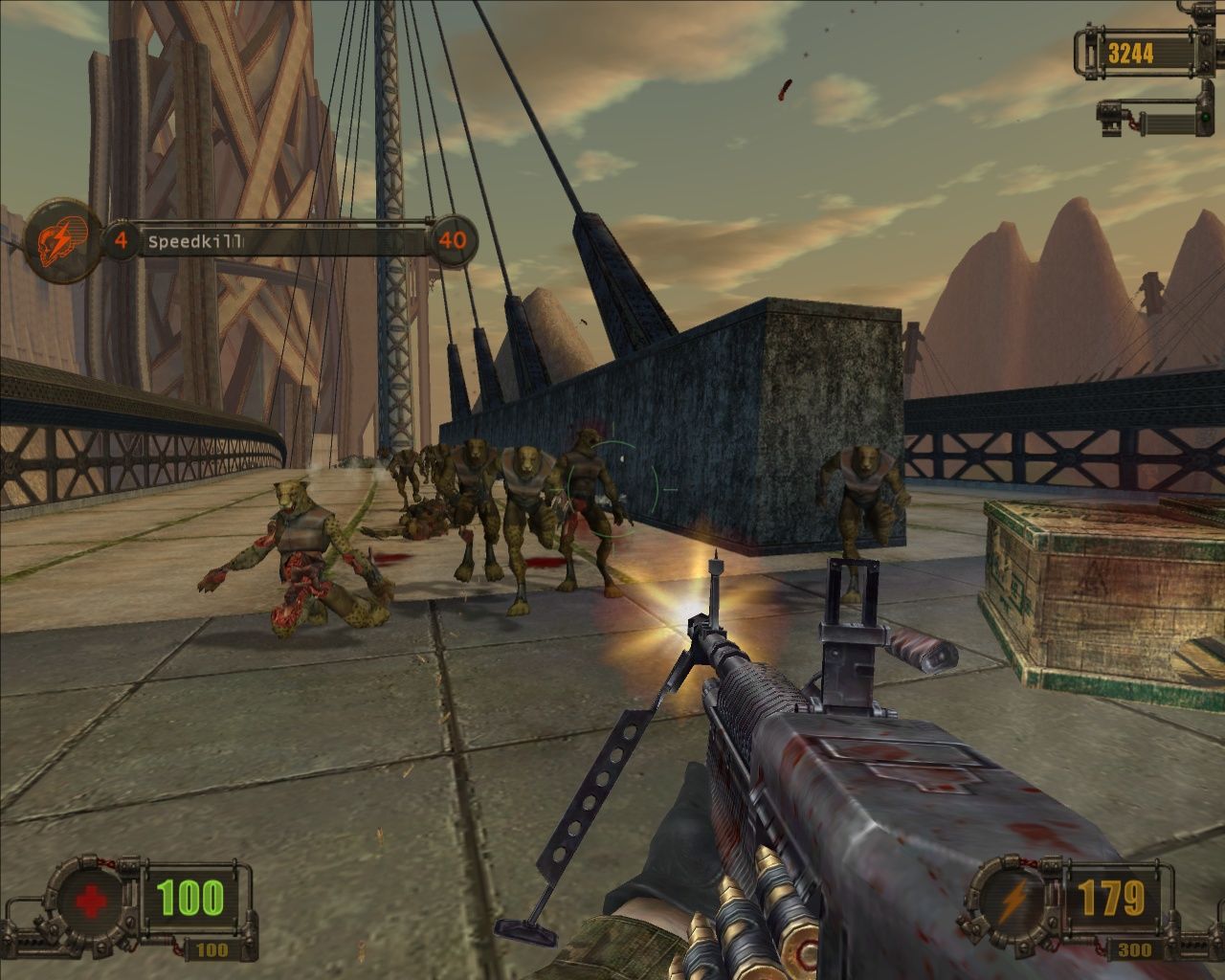The height and width of the screenshot is (980, 1225).
Task: Expand the Speedkill progress bar
Action: (287, 241)
